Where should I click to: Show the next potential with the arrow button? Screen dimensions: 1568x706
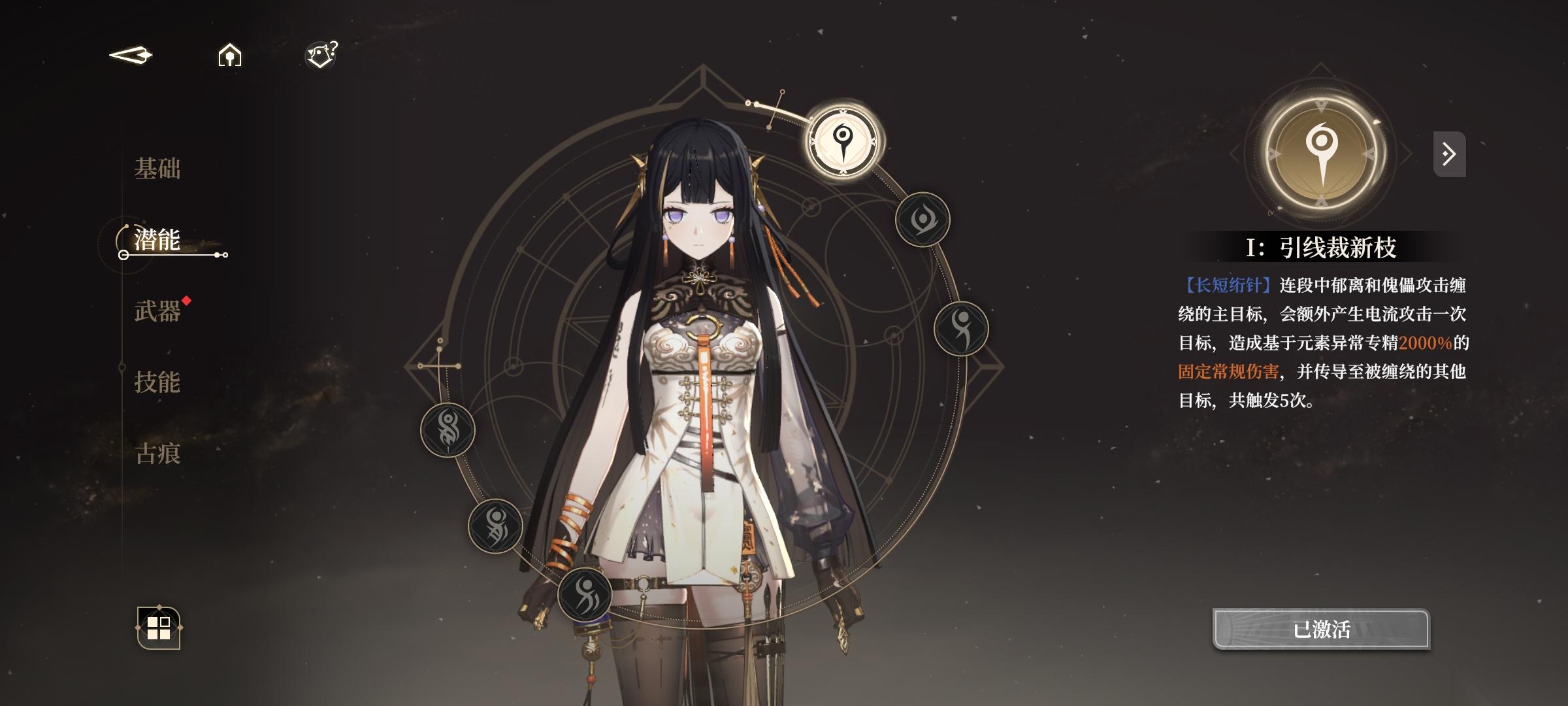click(x=1449, y=155)
